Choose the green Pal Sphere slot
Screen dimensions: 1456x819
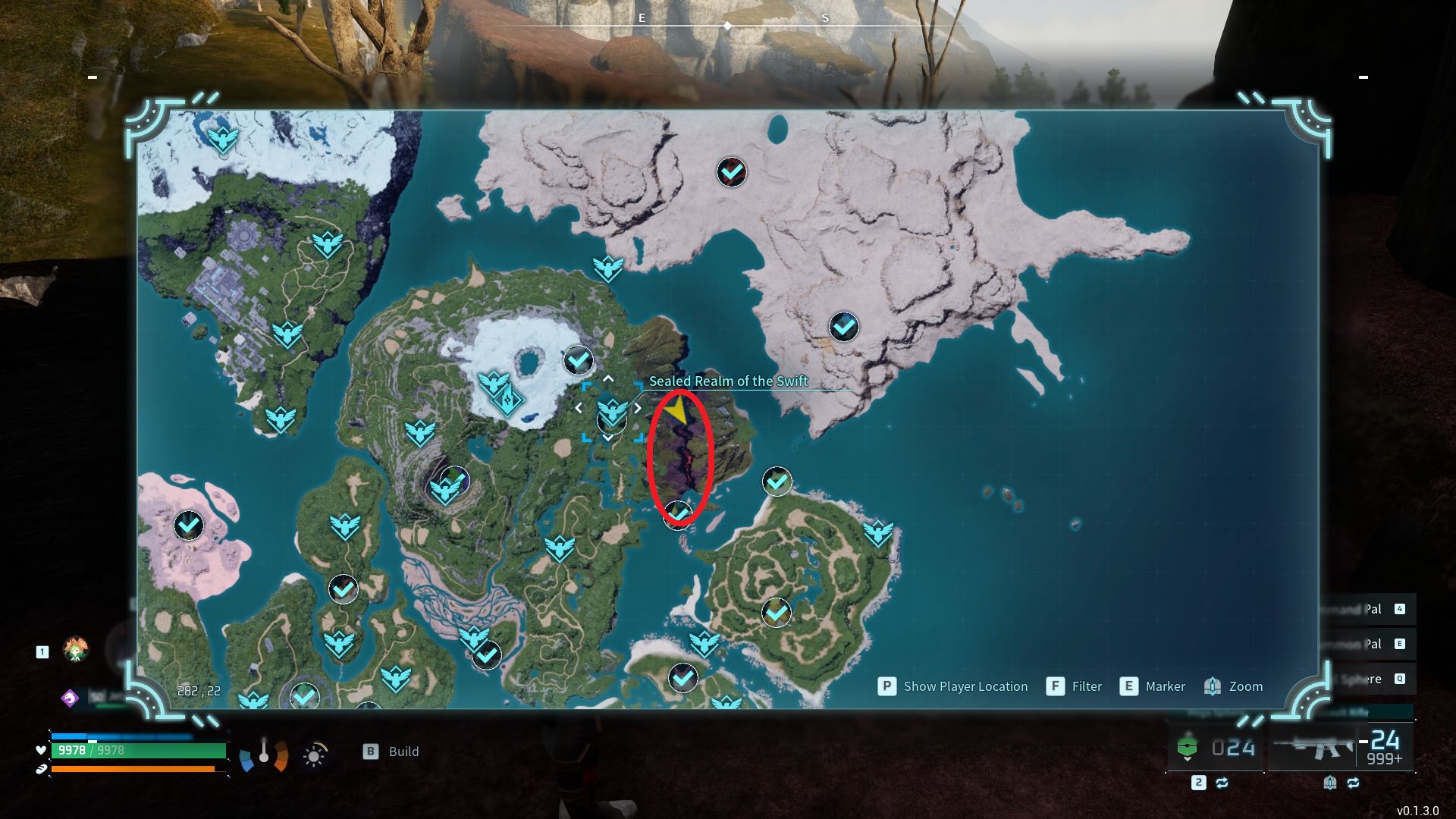(x=1188, y=748)
